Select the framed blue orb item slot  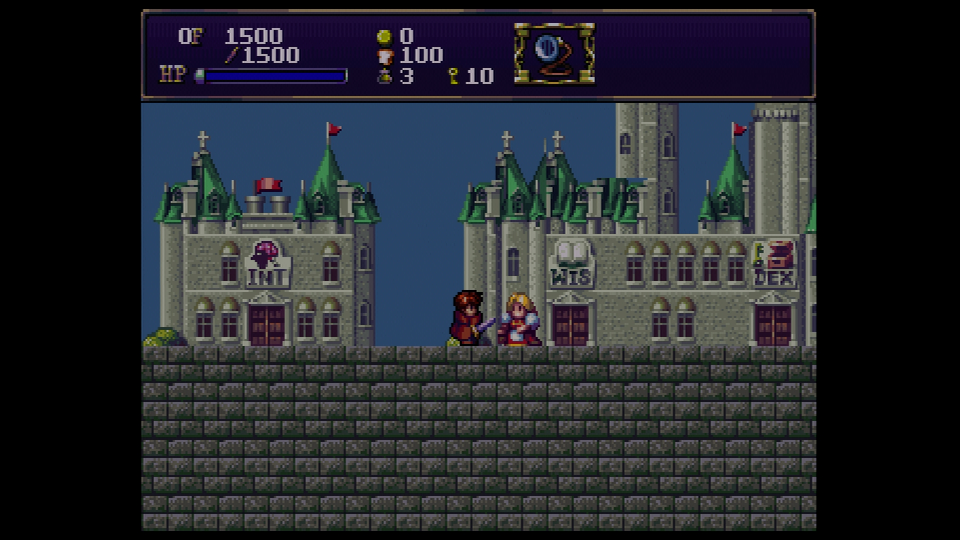point(553,54)
